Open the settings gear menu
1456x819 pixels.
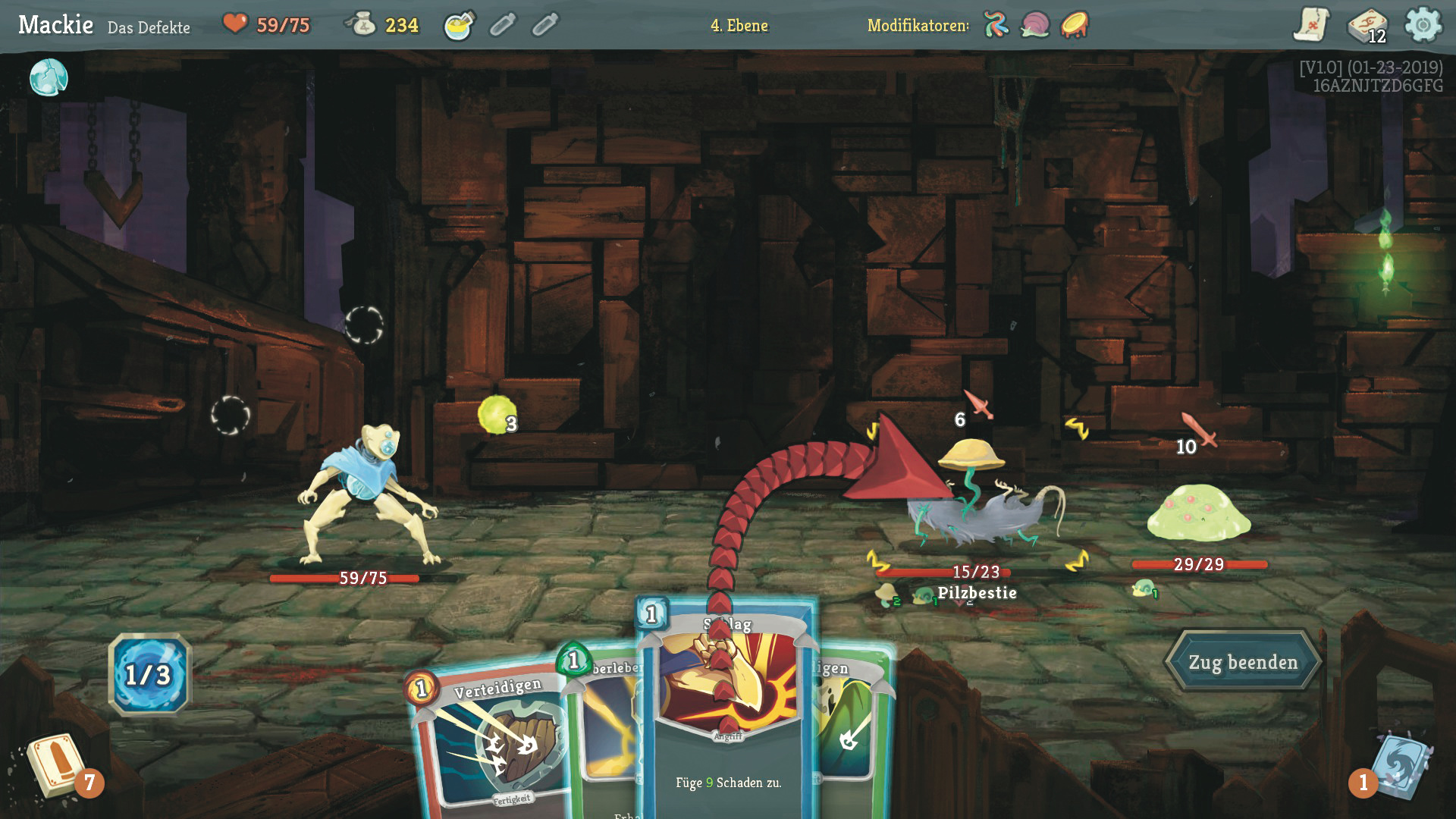1423,25
